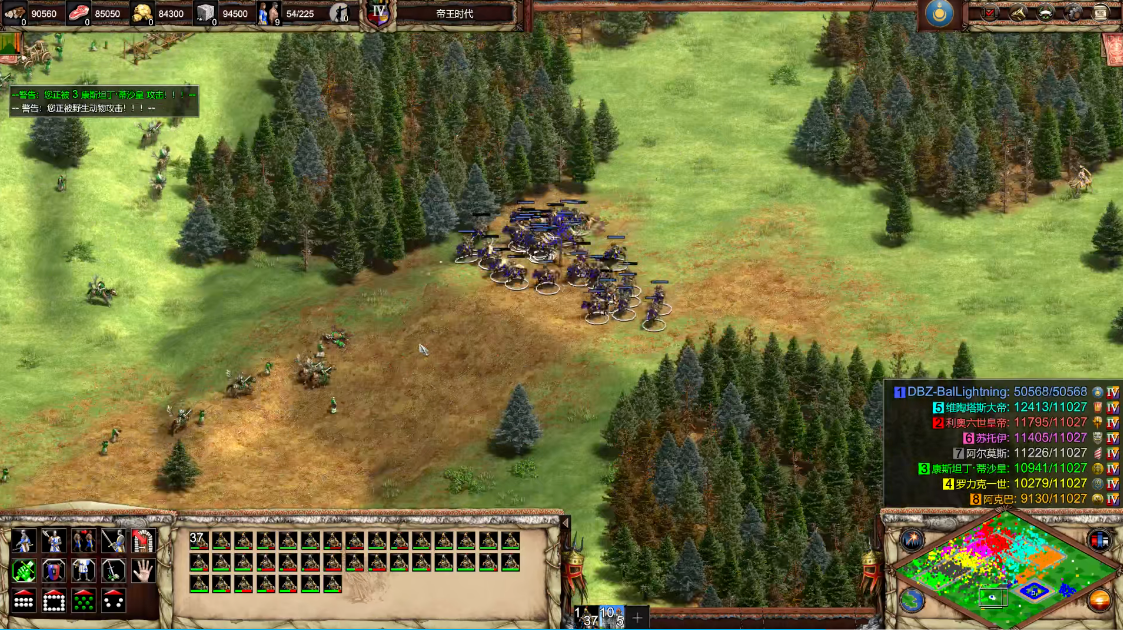
Task: Select the first unit portrait marked 37
Action: click(x=199, y=541)
